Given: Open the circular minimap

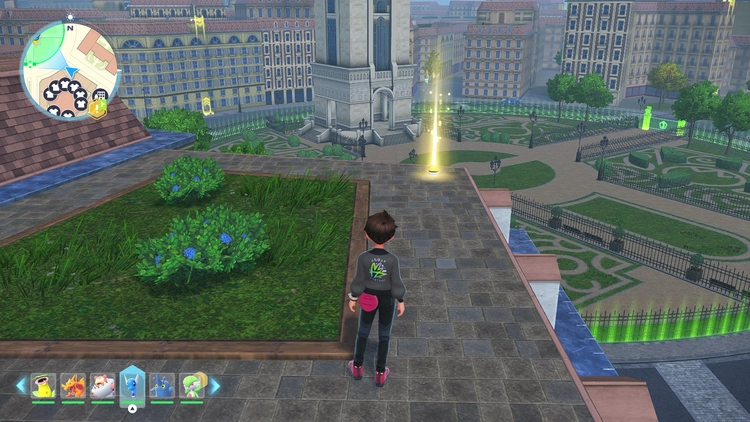Looking at the screenshot, I should point(70,68).
